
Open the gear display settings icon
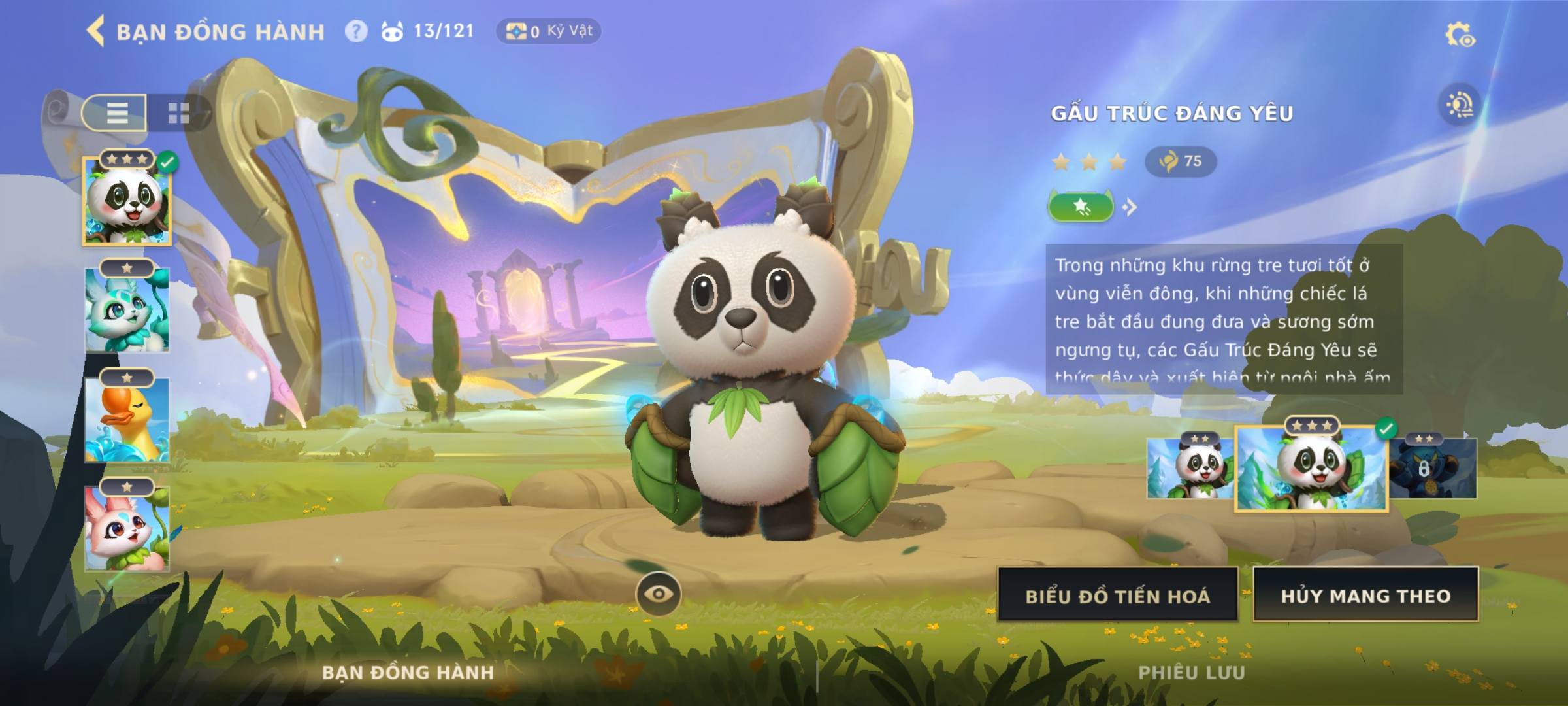click(x=1459, y=35)
